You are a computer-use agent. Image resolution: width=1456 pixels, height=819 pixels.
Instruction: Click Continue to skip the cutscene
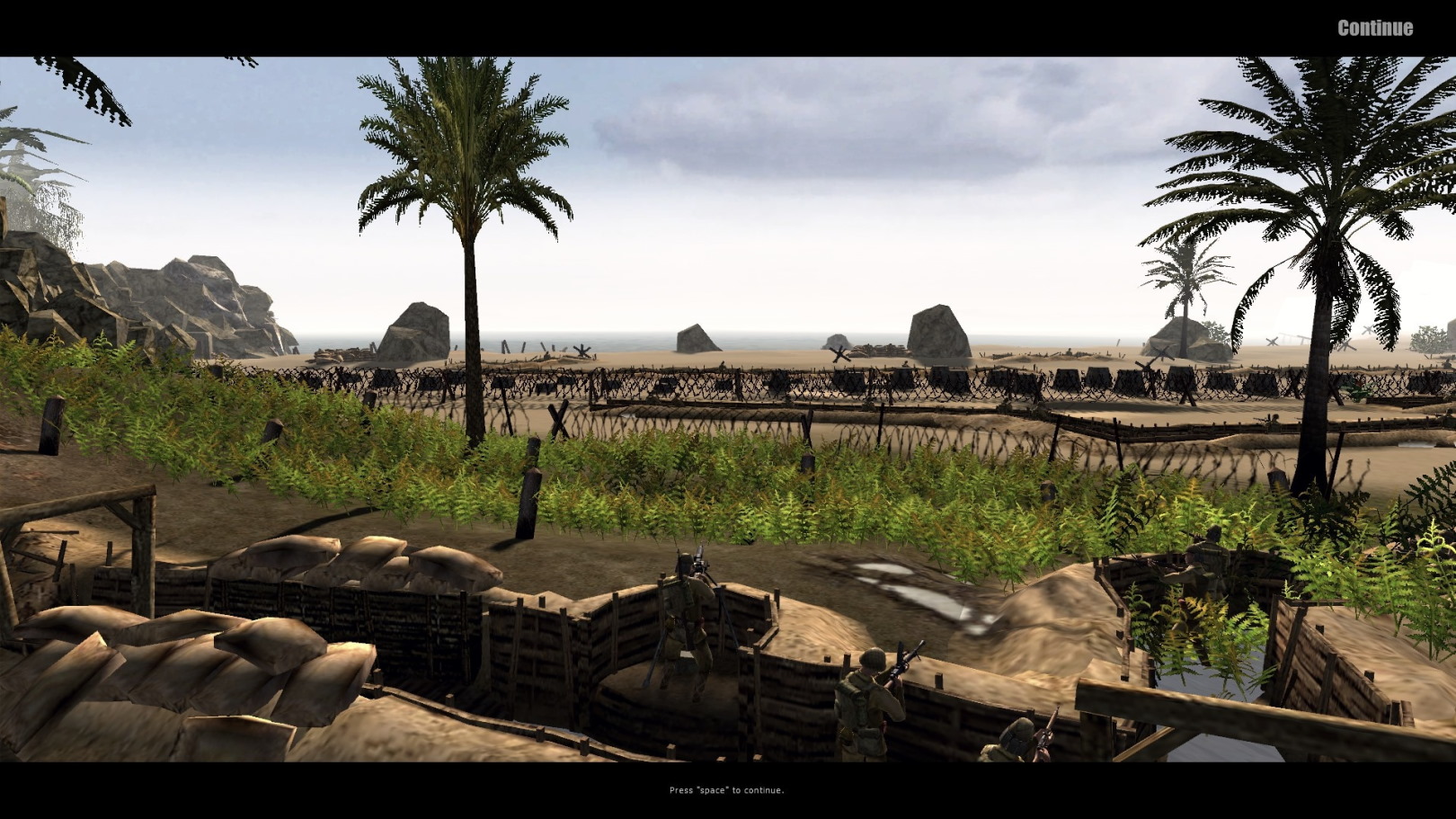click(1374, 28)
